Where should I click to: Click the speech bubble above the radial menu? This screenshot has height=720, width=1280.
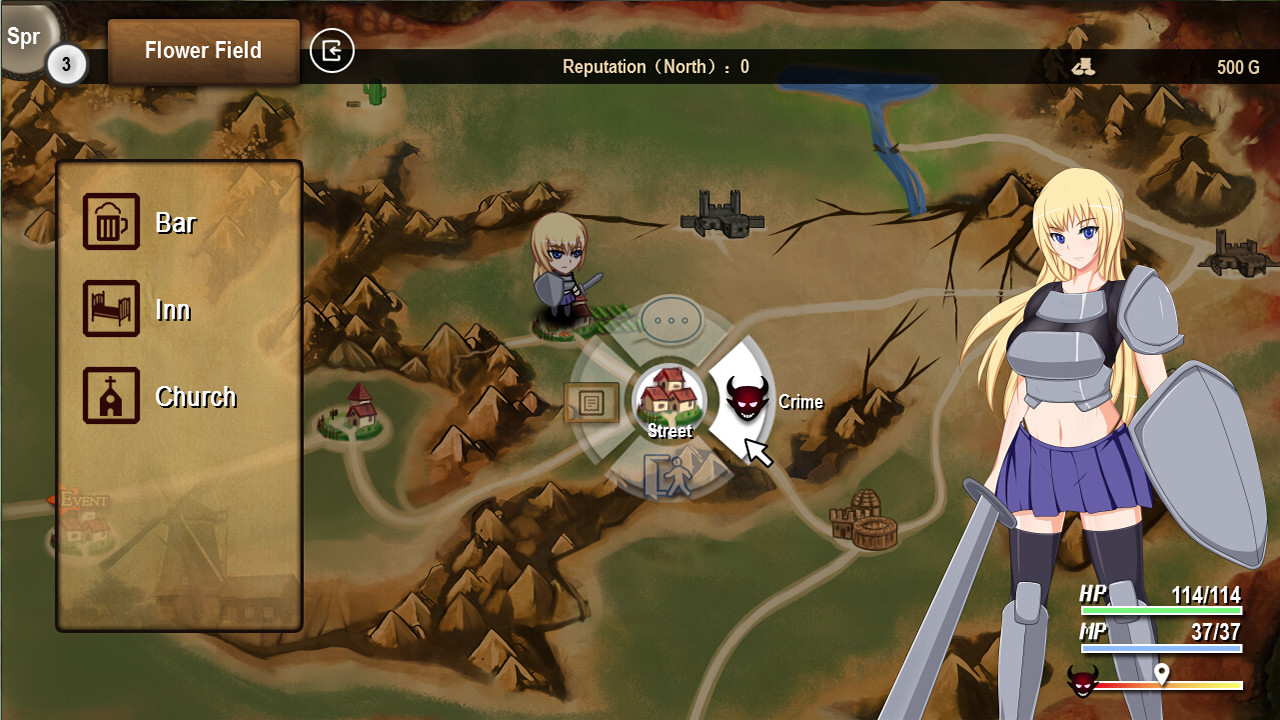point(671,322)
